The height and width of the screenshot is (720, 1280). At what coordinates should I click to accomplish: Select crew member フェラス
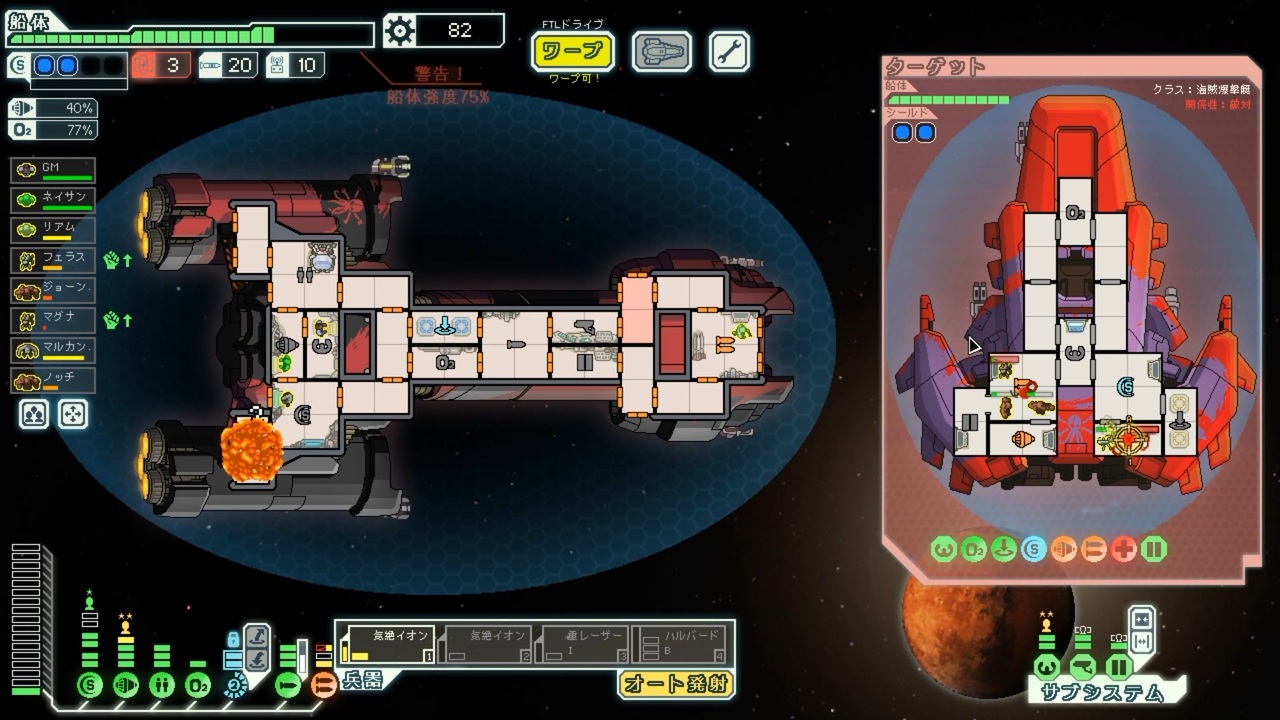click(x=53, y=261)
